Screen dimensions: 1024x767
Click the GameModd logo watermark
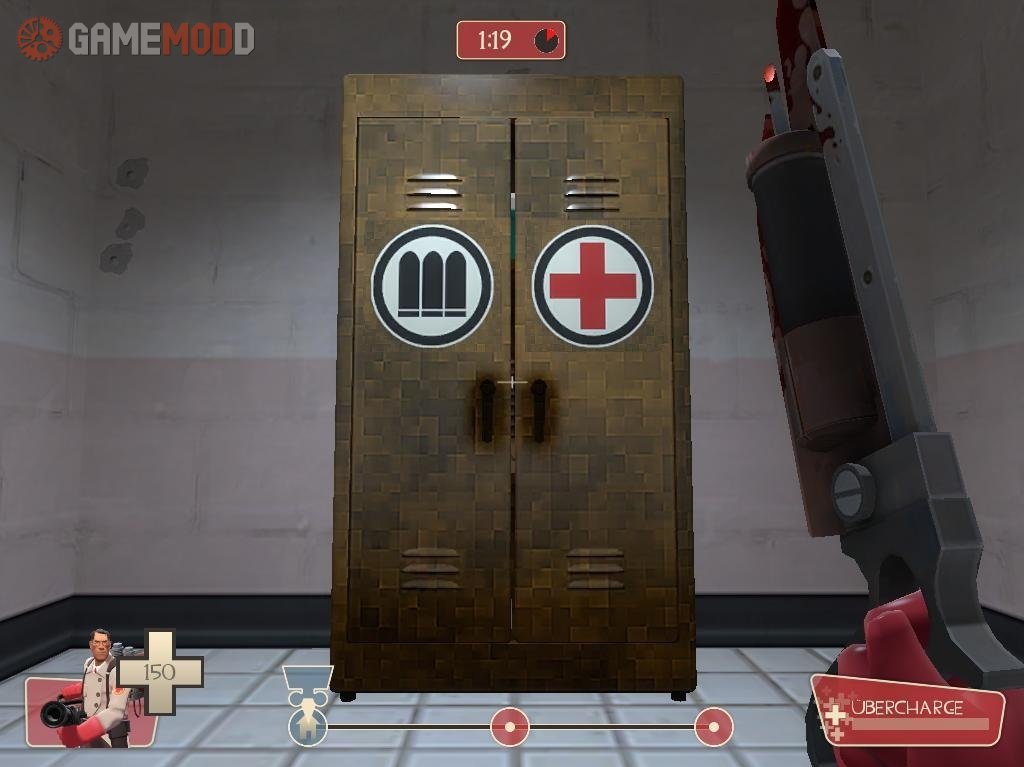pyautogui.click(x=136, y=39)
